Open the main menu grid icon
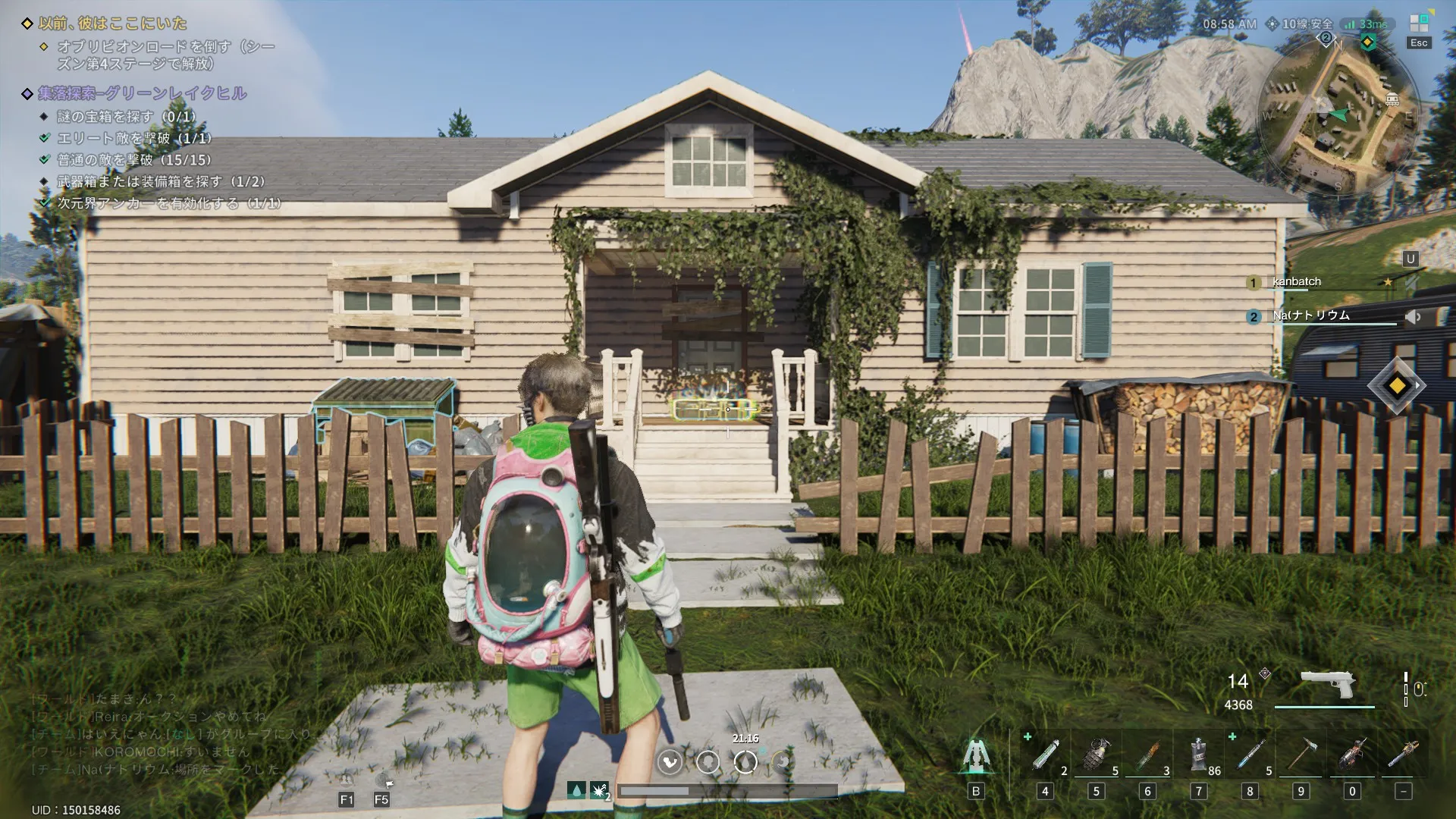 tap(1418, 24)
